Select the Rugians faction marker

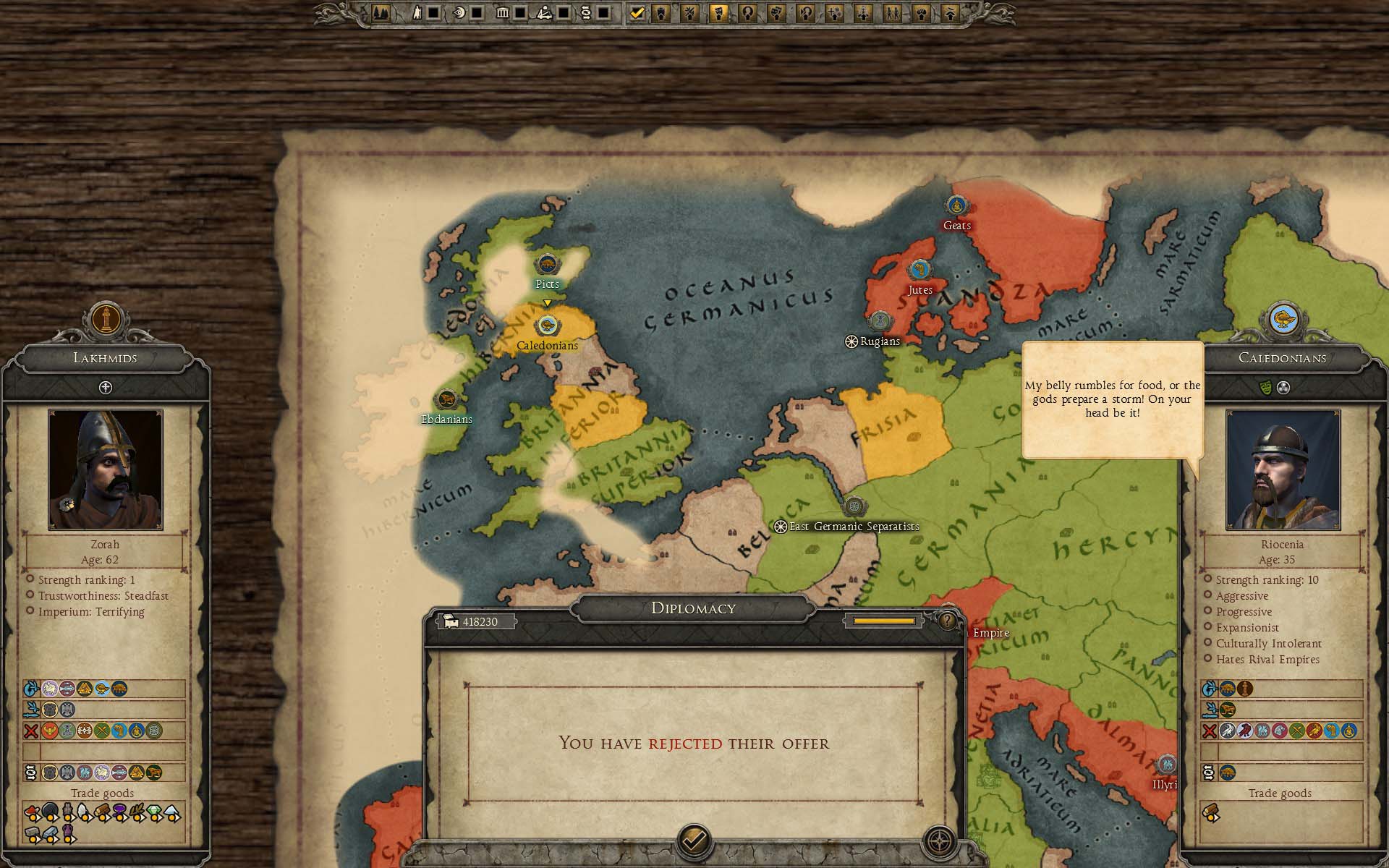click(879, 321)
